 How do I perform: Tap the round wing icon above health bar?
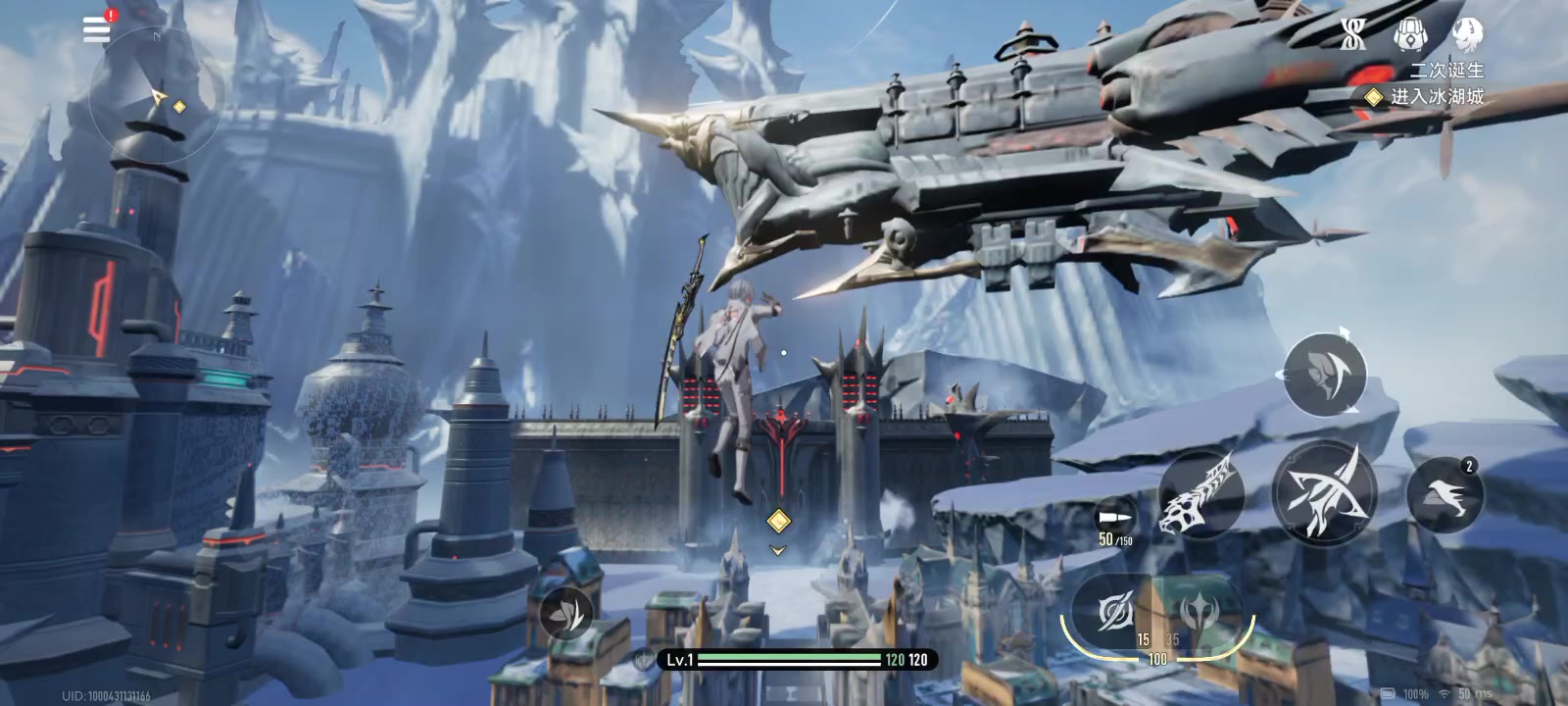[566, 613]
